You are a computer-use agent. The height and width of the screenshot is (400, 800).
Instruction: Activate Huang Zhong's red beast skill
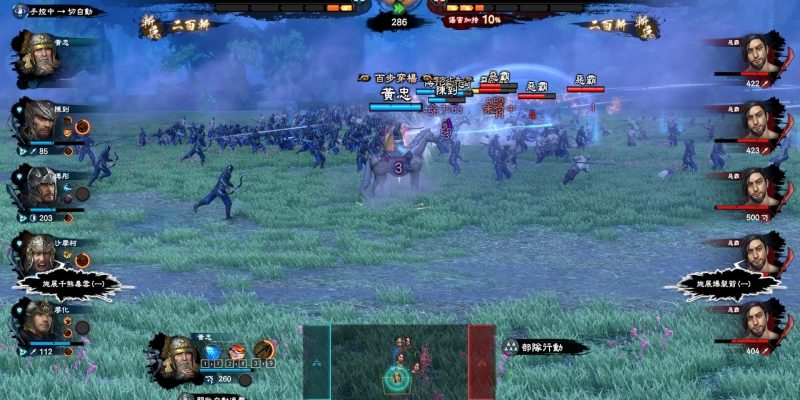(237, 351)
